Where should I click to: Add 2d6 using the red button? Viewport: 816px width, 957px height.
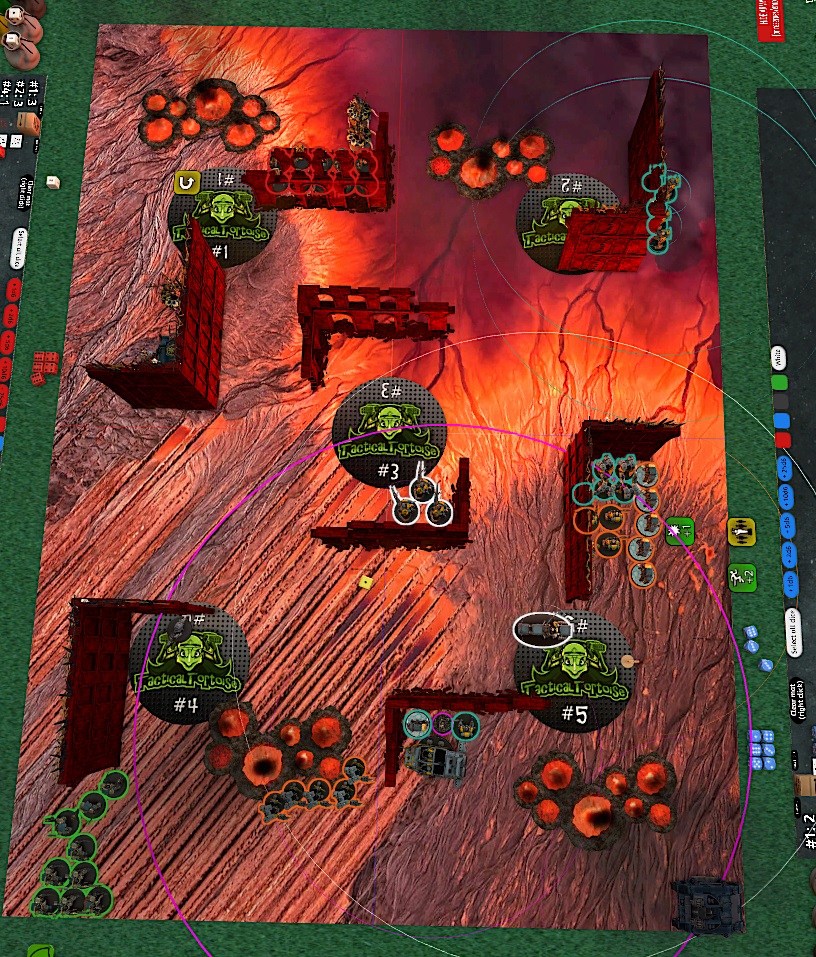(x=10, y=317)
